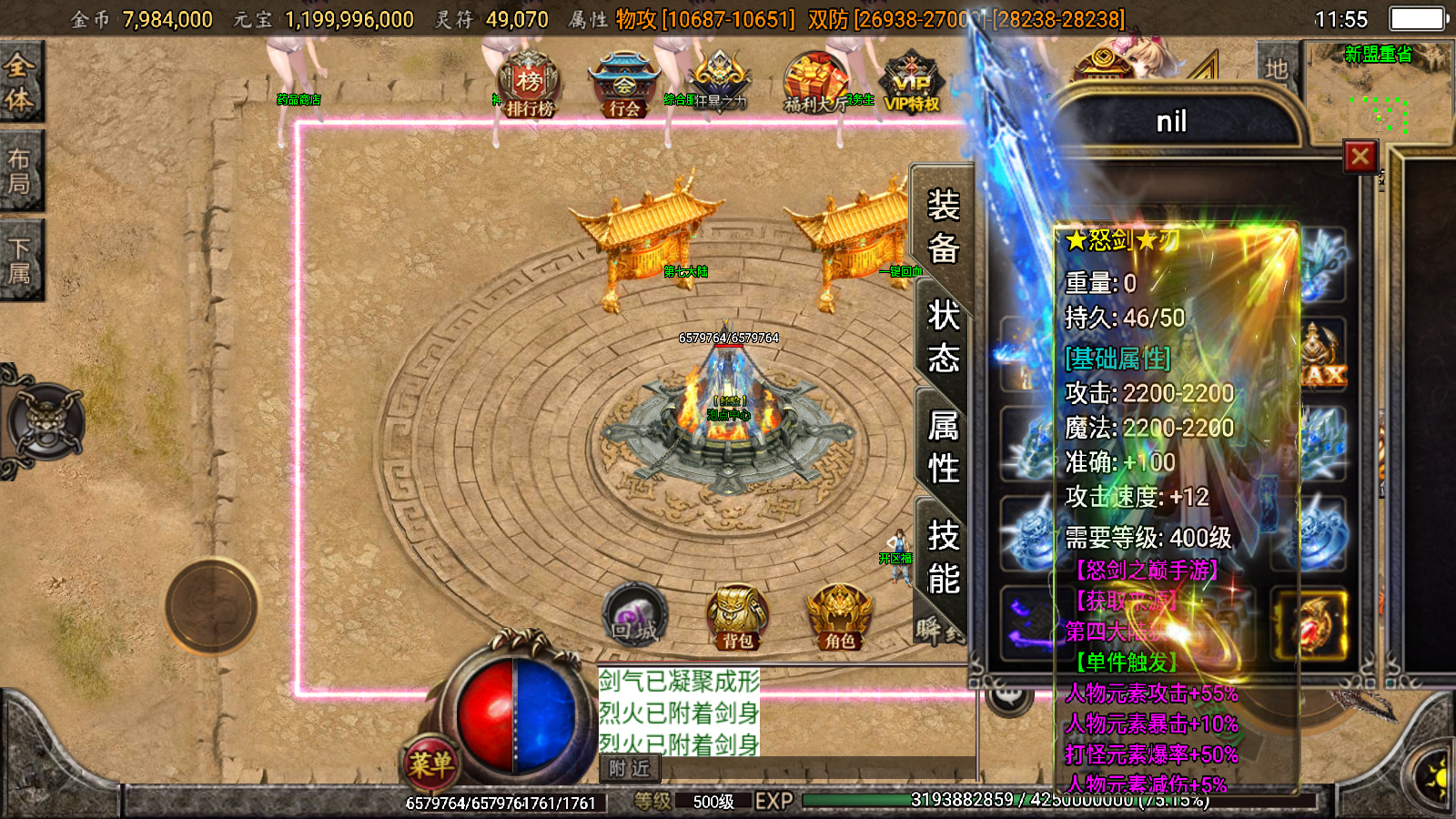1456x819 pixels.
Task: Open the red 菜单 menu button
Action: 430,763
